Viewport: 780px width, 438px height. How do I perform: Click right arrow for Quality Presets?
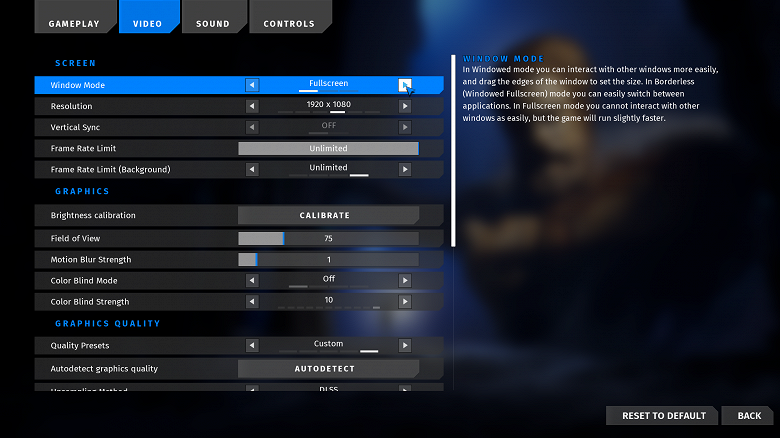[x=405, y=345]
